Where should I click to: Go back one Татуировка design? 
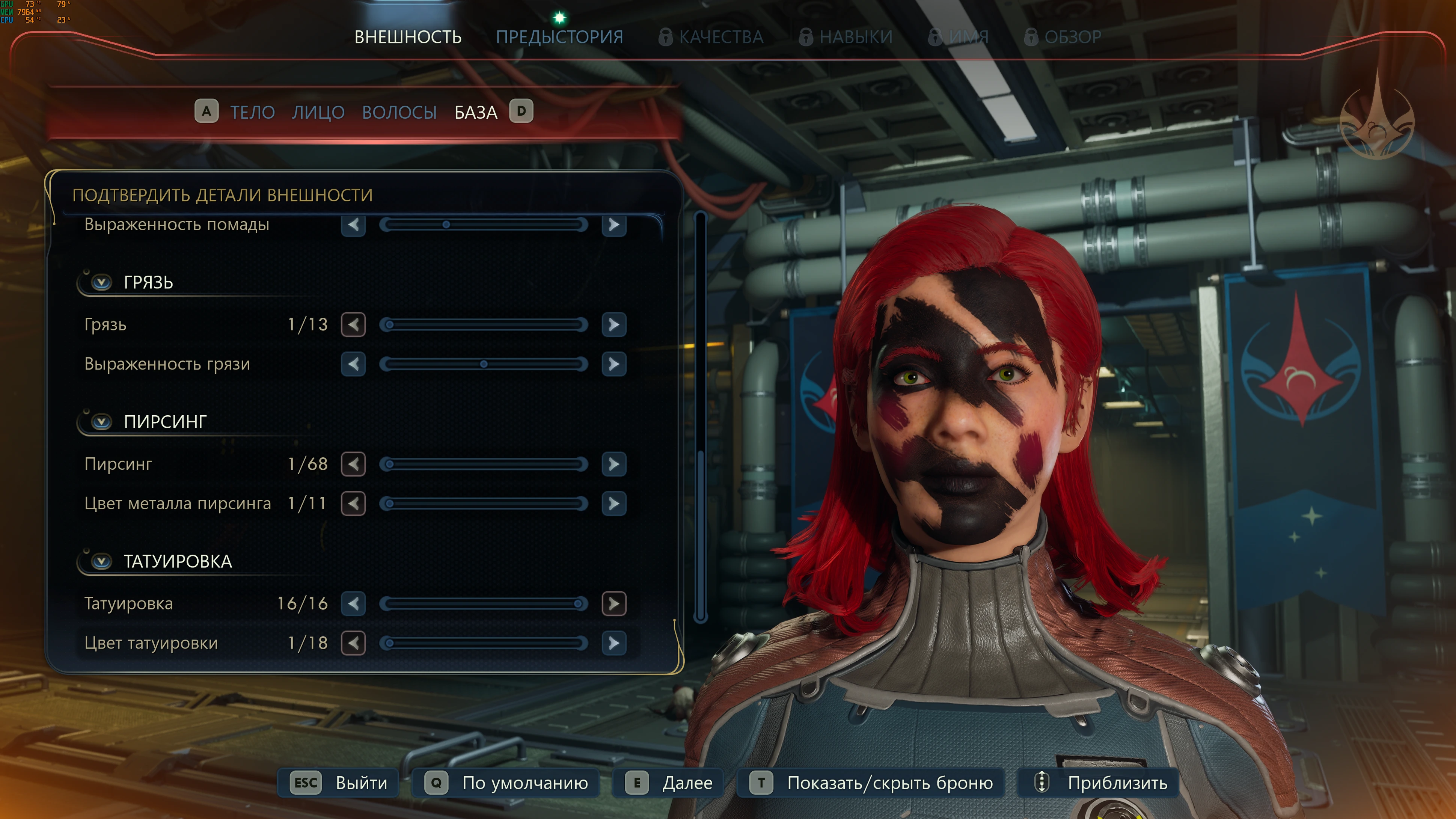point(353,604)
